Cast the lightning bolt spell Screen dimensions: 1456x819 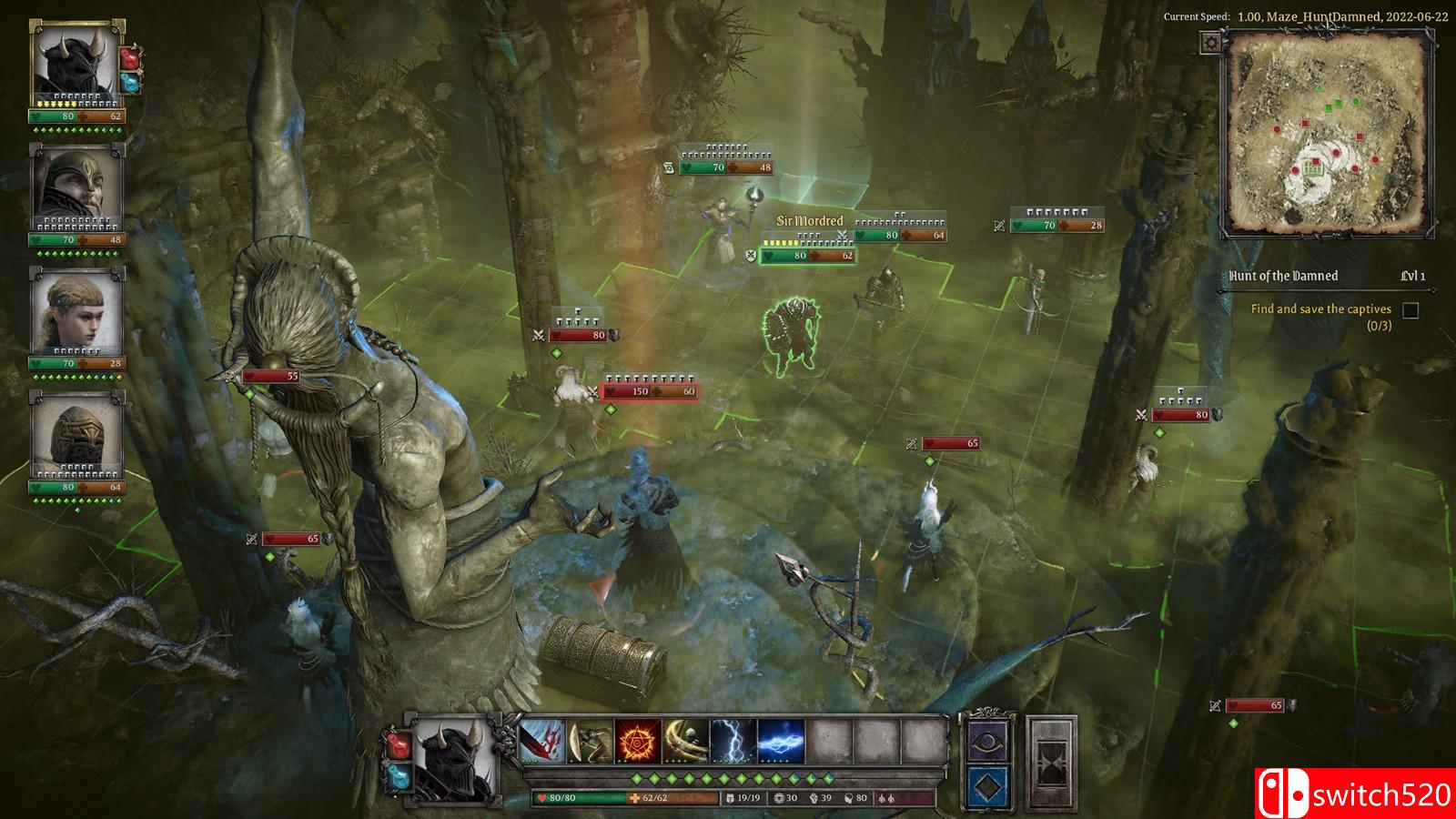pos(733,741)
